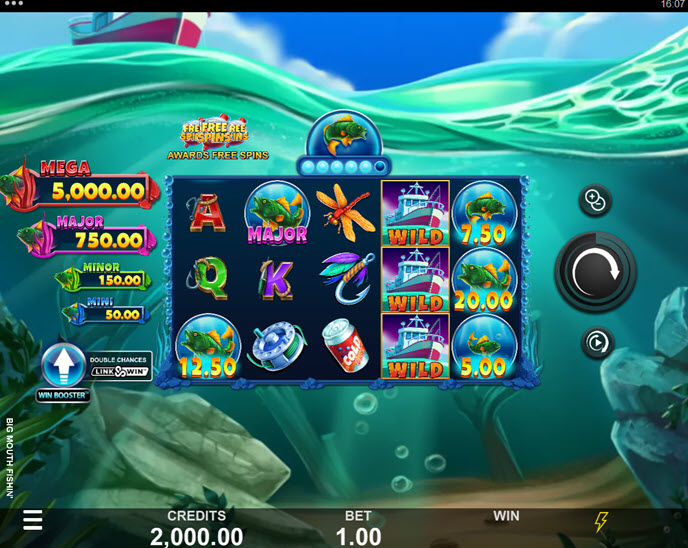The image size is (688, 548).
Task: Open the bet adjustment coins button
Action: [x=596, y=201]
